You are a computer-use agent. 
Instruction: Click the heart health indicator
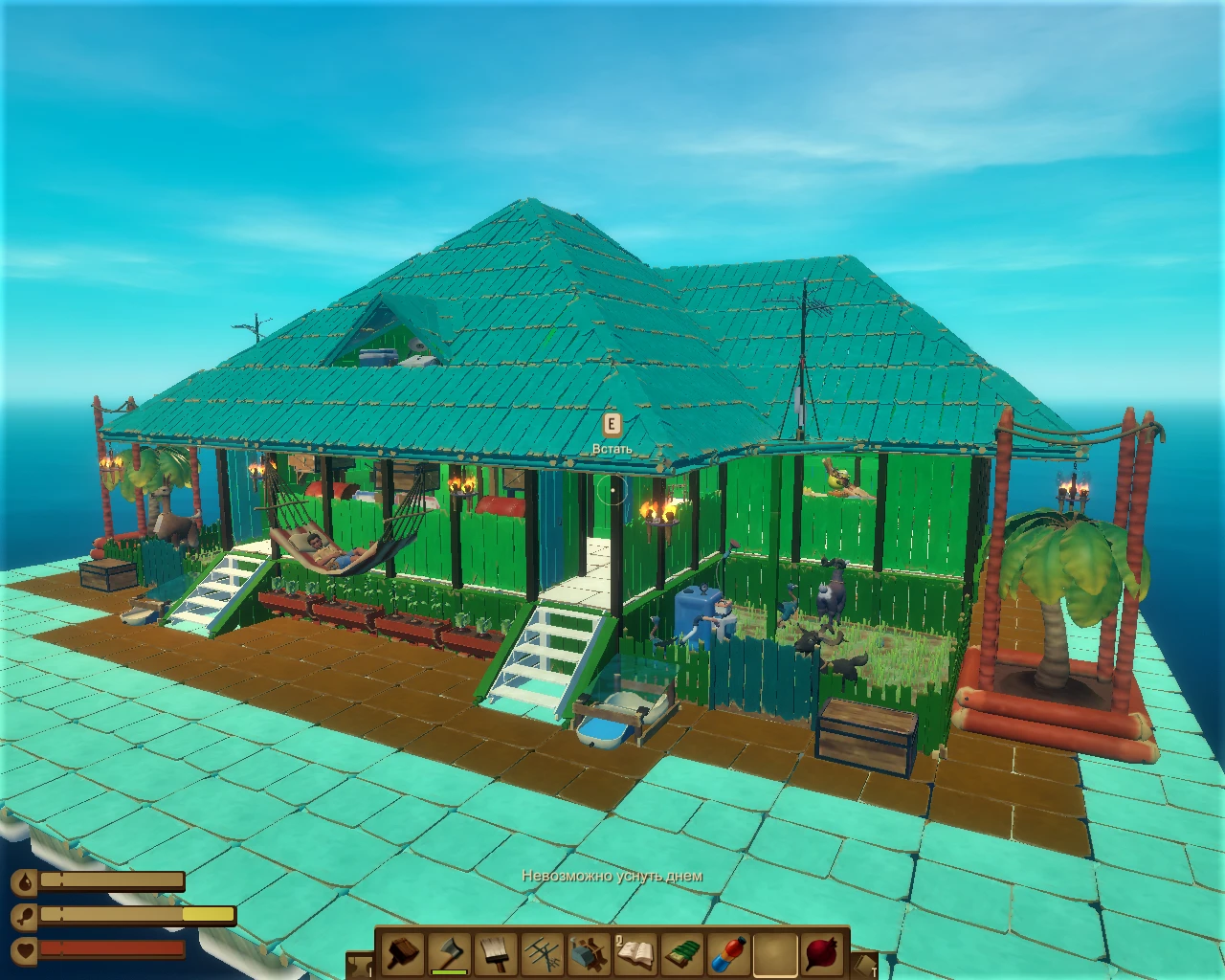point(25,948)
